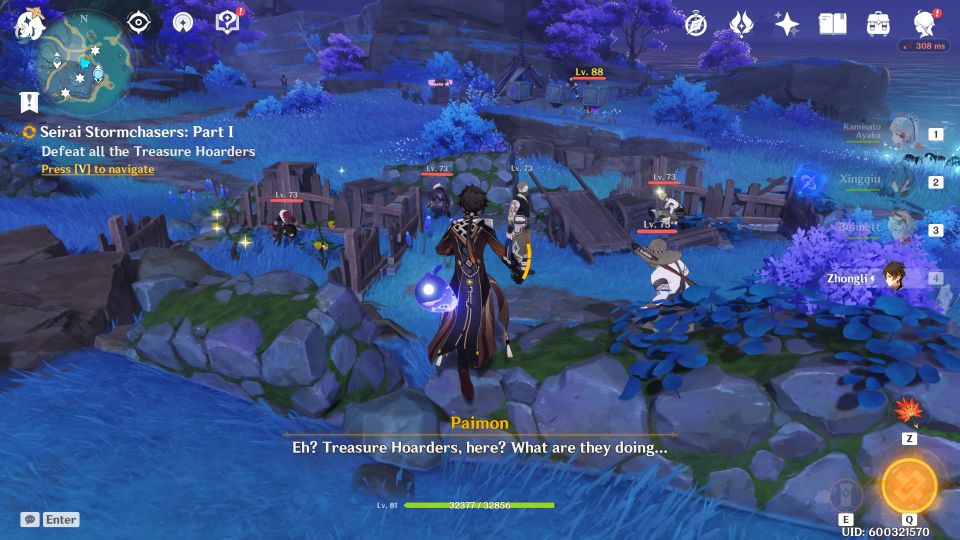Select Zhongli in the party list
This screenshot has width=960, height=540.
coord(893,278)
